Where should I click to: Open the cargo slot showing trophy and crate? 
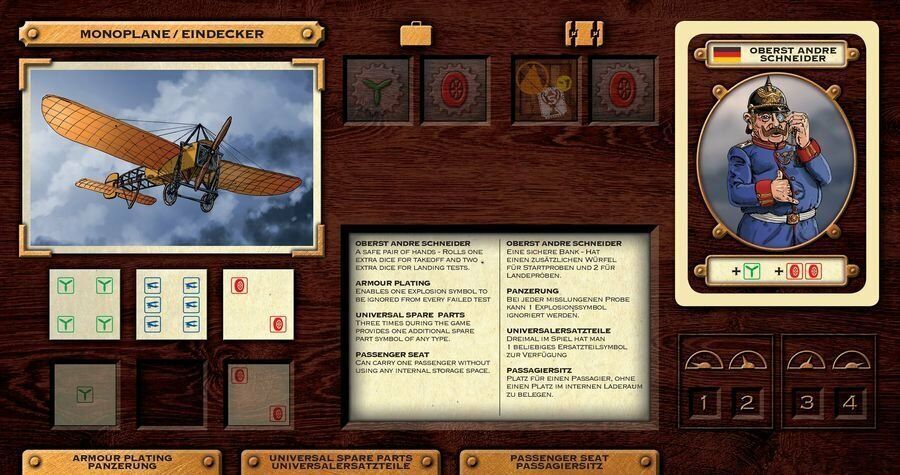coord(546,89)
